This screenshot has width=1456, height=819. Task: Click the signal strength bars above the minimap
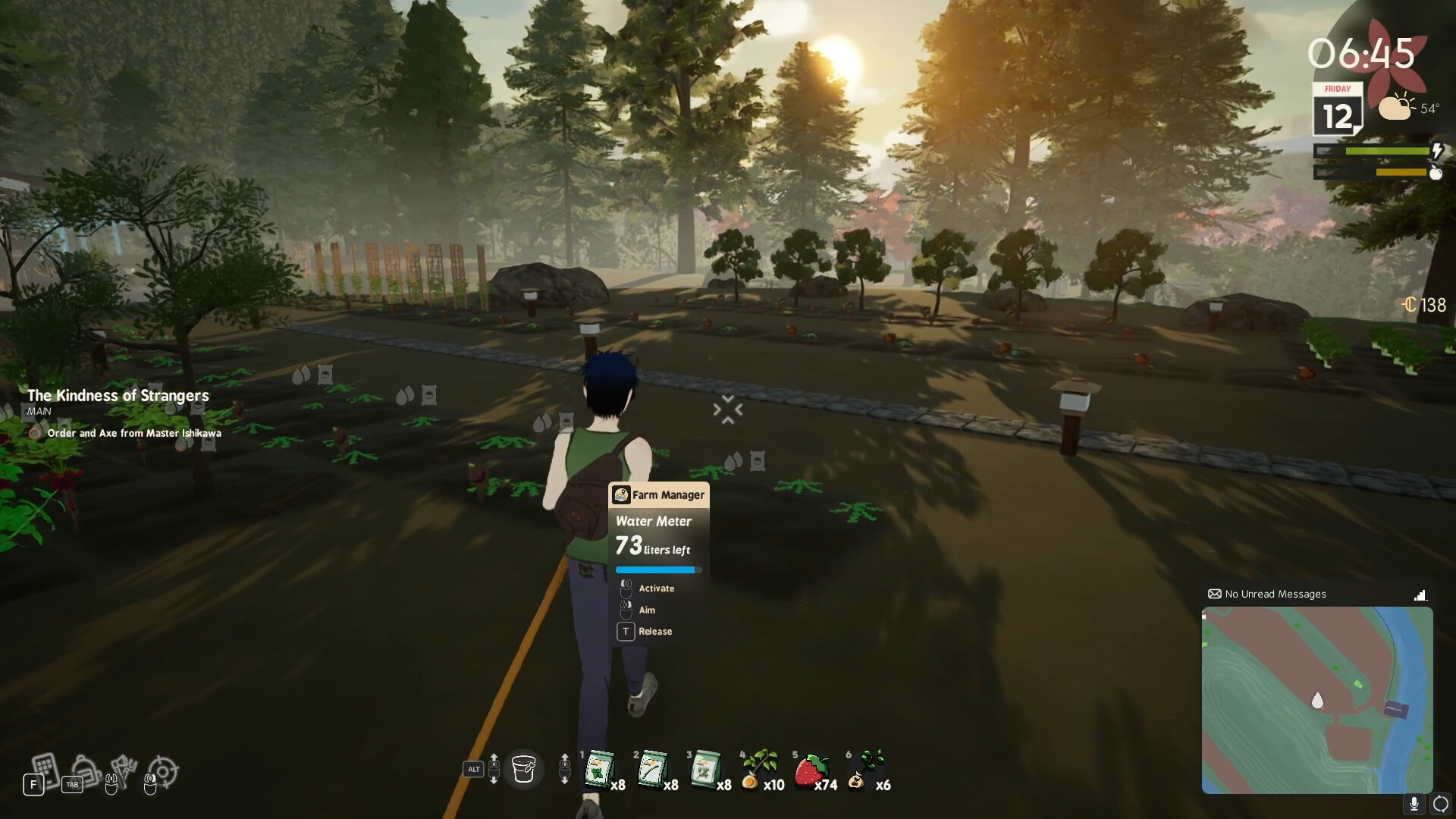coord(1423,595)
